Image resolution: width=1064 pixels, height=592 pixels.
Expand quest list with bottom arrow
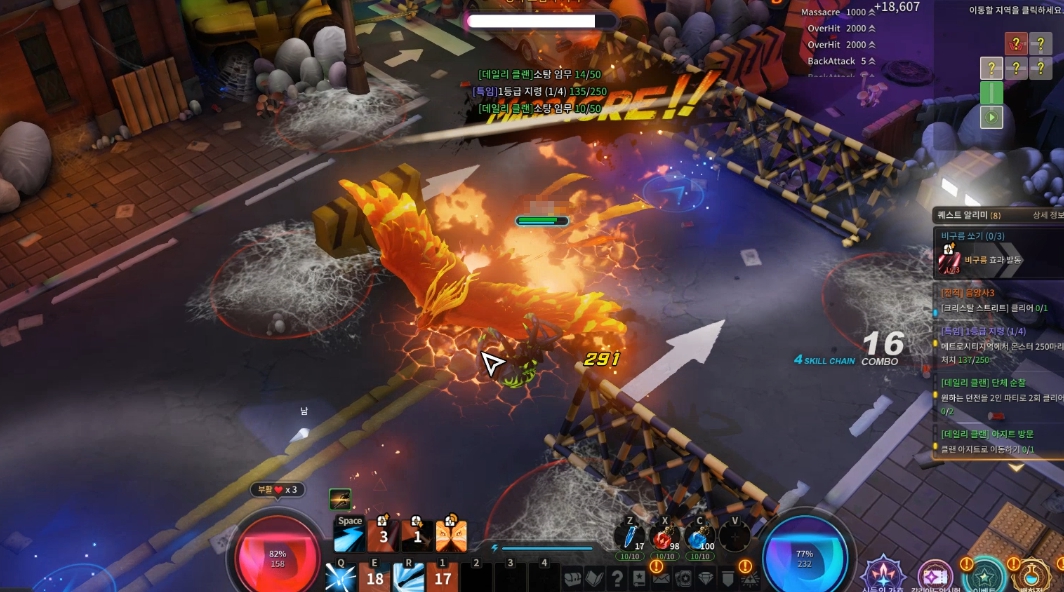coord(1016,466)
